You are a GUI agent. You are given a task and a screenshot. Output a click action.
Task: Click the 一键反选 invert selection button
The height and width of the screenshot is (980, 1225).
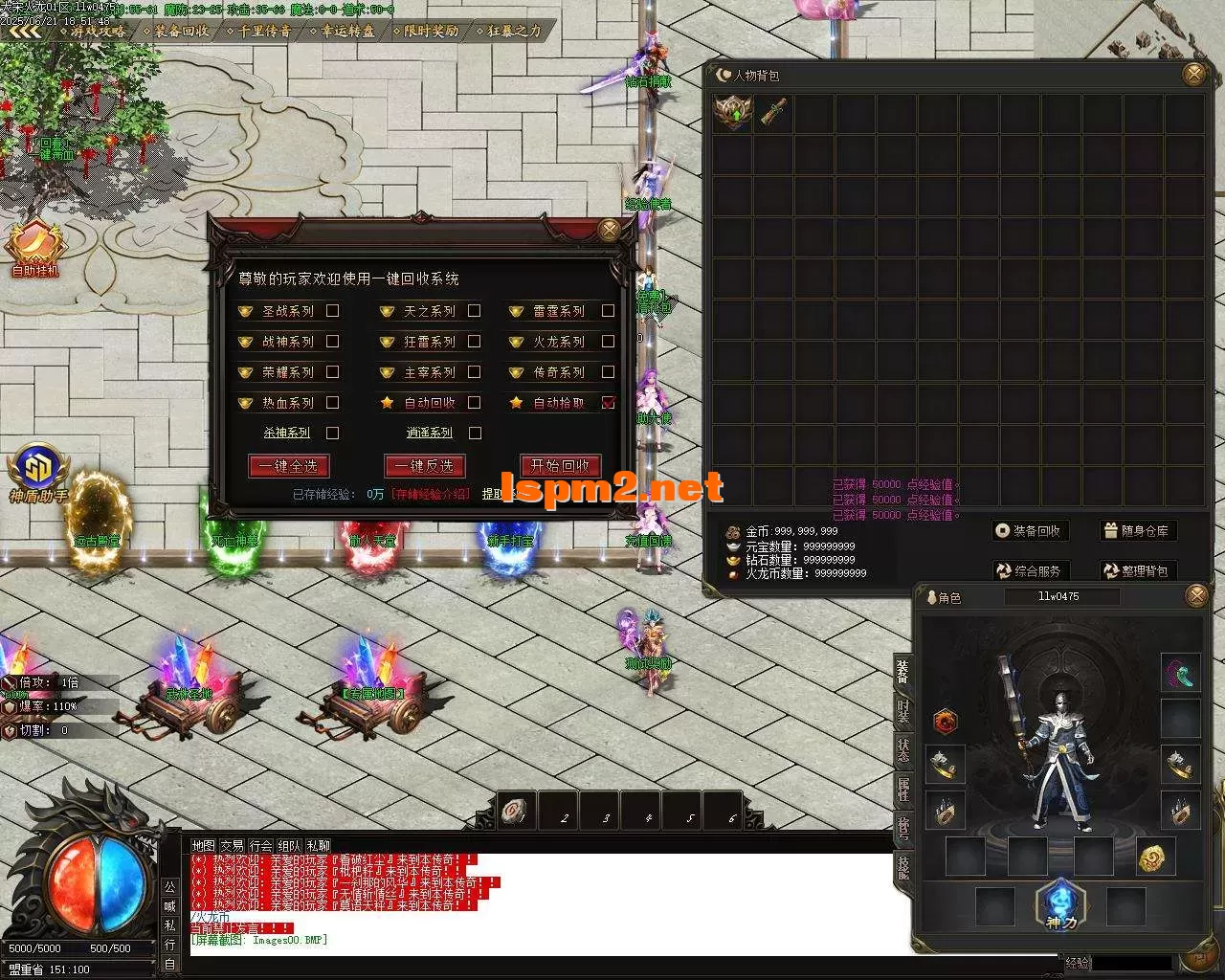pos(425,466)
